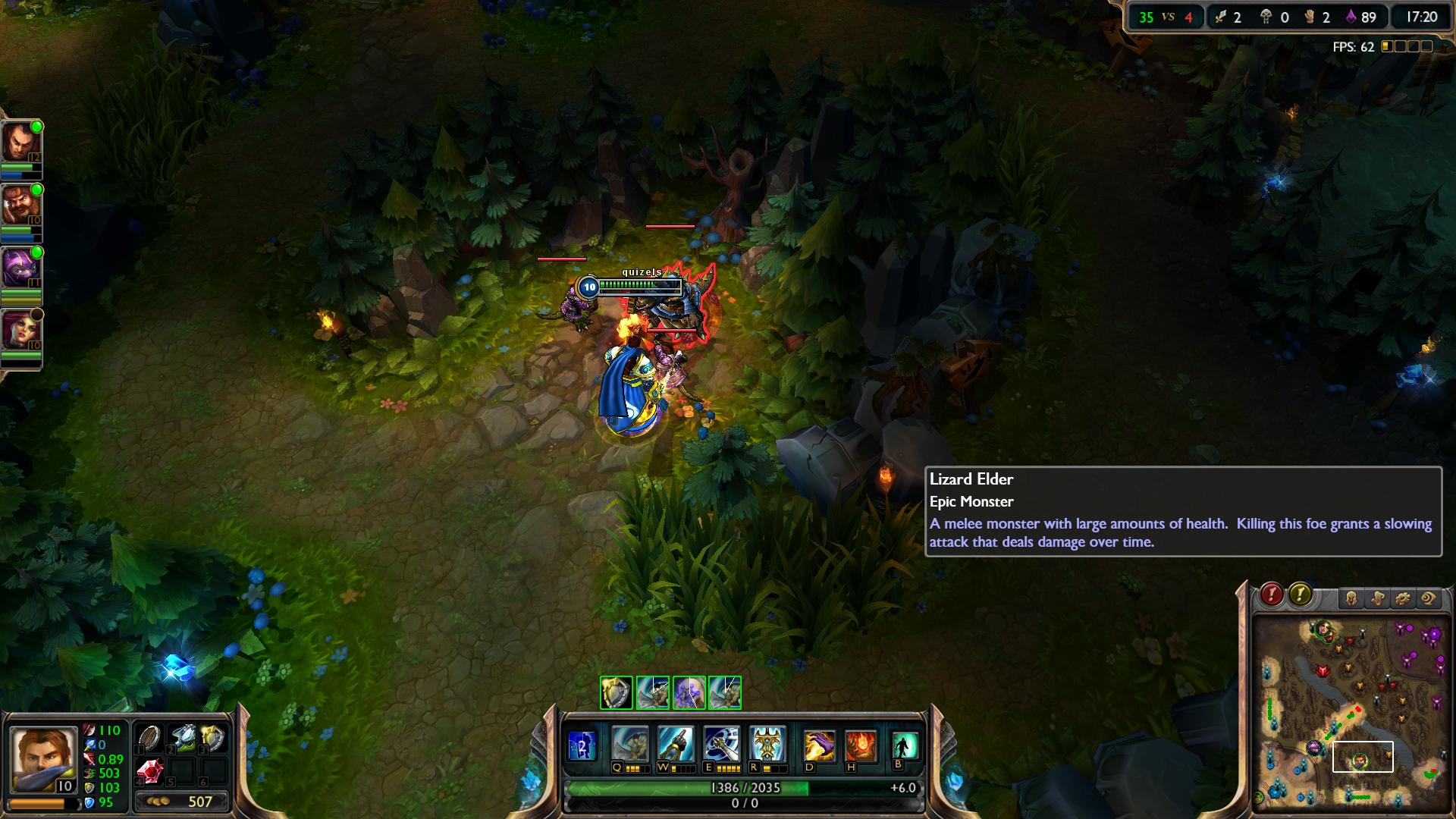Viewport: 1456px width, 819px height.
Task: Click Garen's passive ability icon
Action: coord(582,746)
